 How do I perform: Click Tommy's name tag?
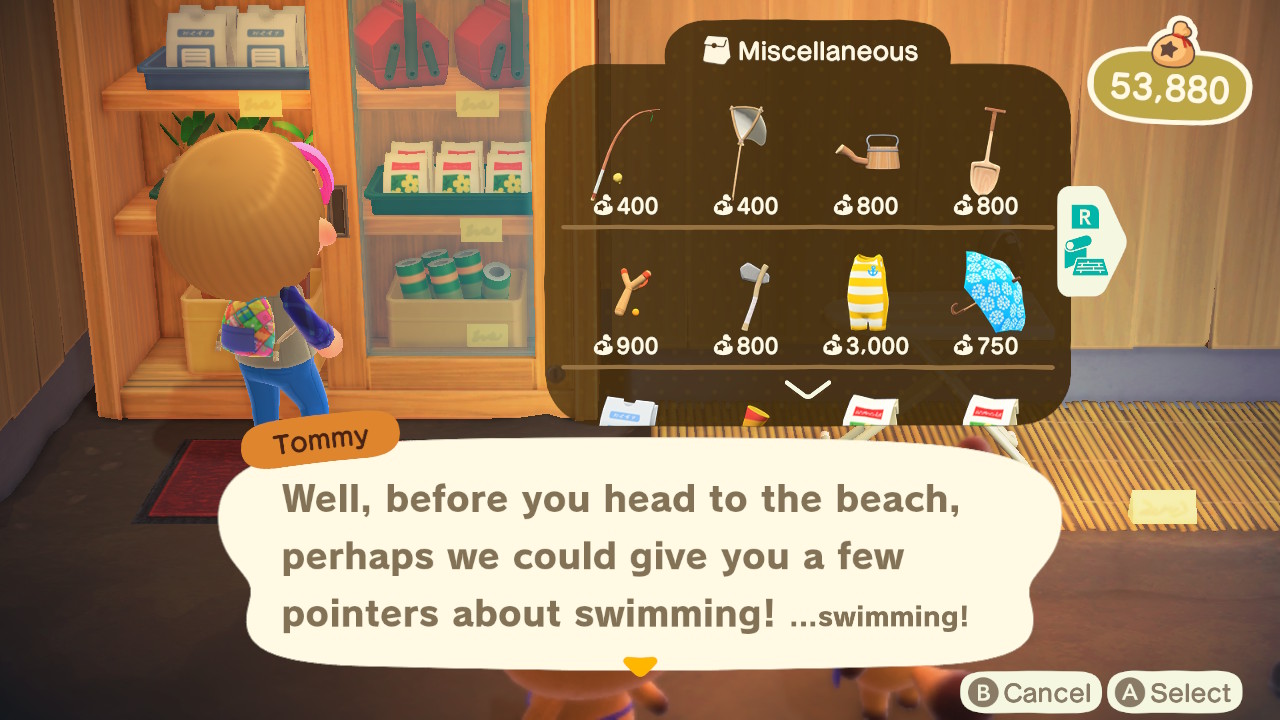coord(319,436)
